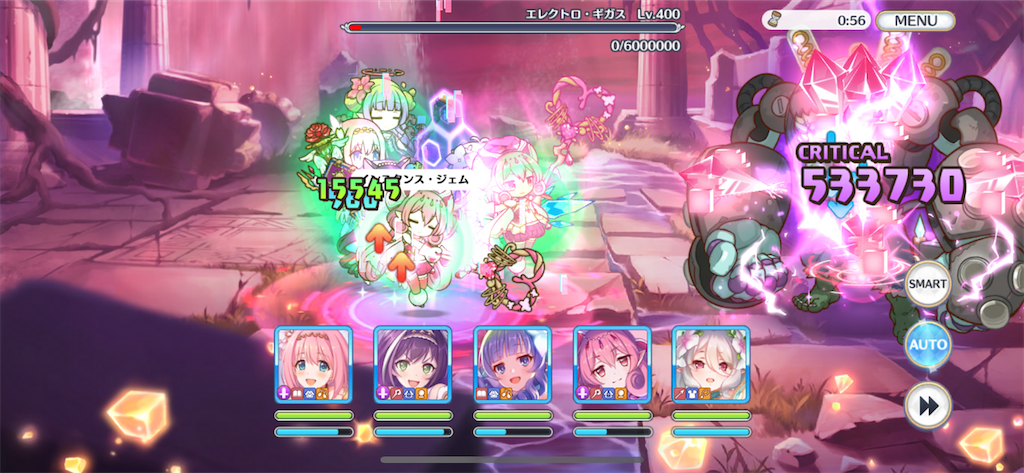
Task: Trigger the pink-haired red-eyed character portrait
Action: [611, 365]
